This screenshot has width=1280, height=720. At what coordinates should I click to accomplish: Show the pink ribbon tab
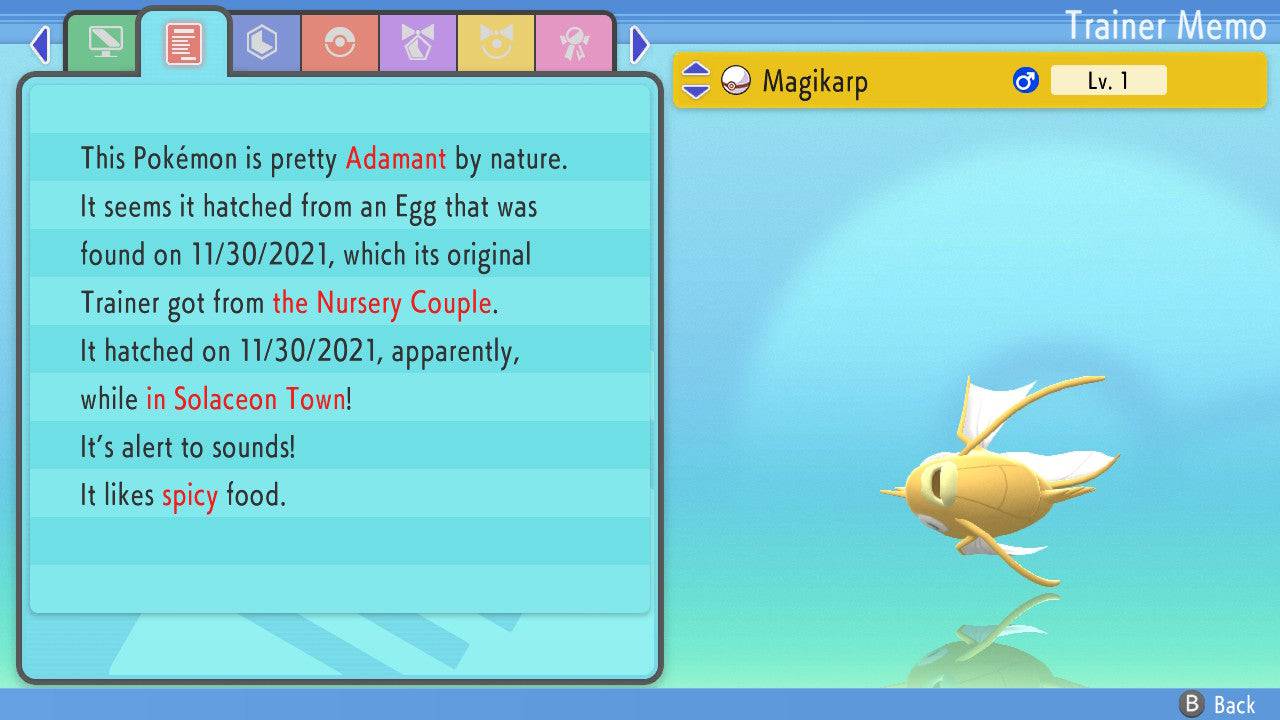(x=574, y=43)
